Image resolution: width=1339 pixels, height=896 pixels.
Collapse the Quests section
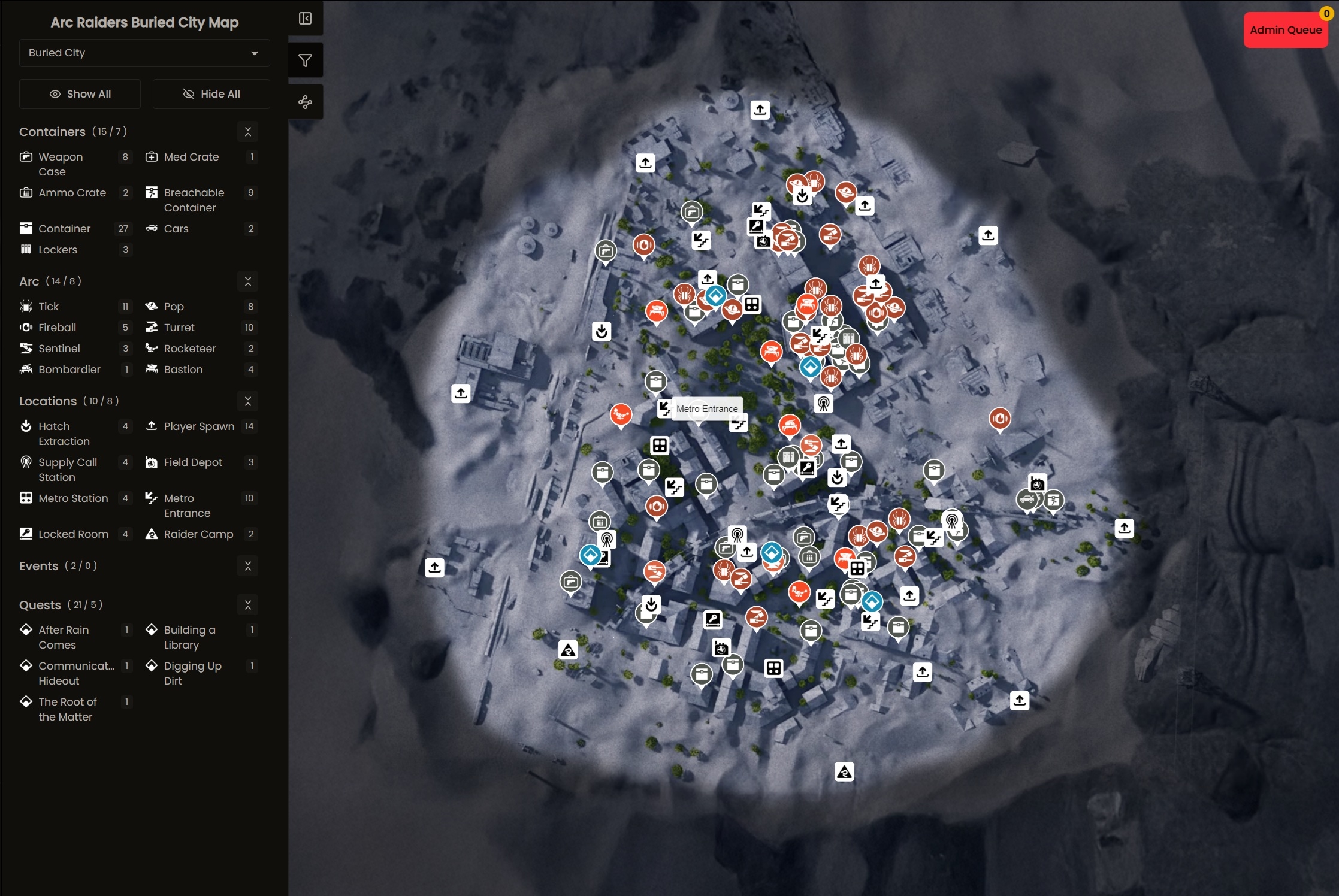tap(247, 605)
